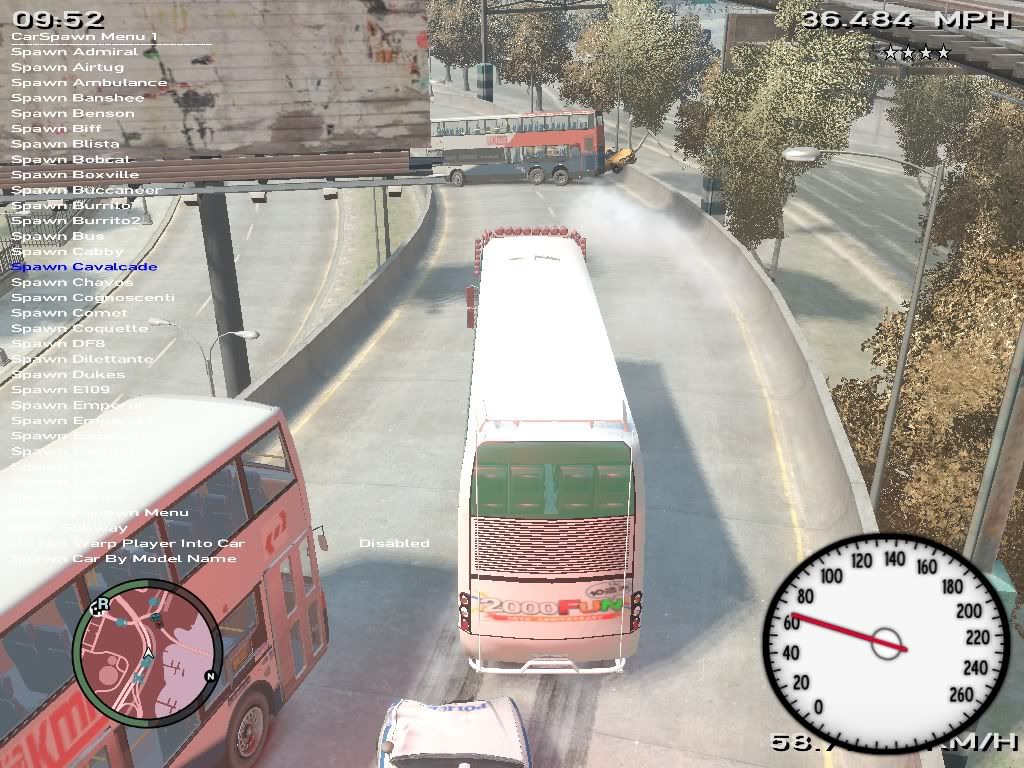Select the Spawn Boxville option
The width and height of the screenshot is (1024, 768).
click(x=75, y=175)
